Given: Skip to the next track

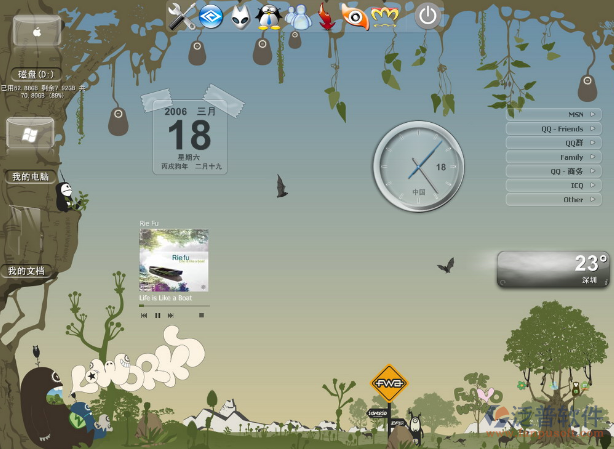Looking at the screenshot, I should point(171,315).
